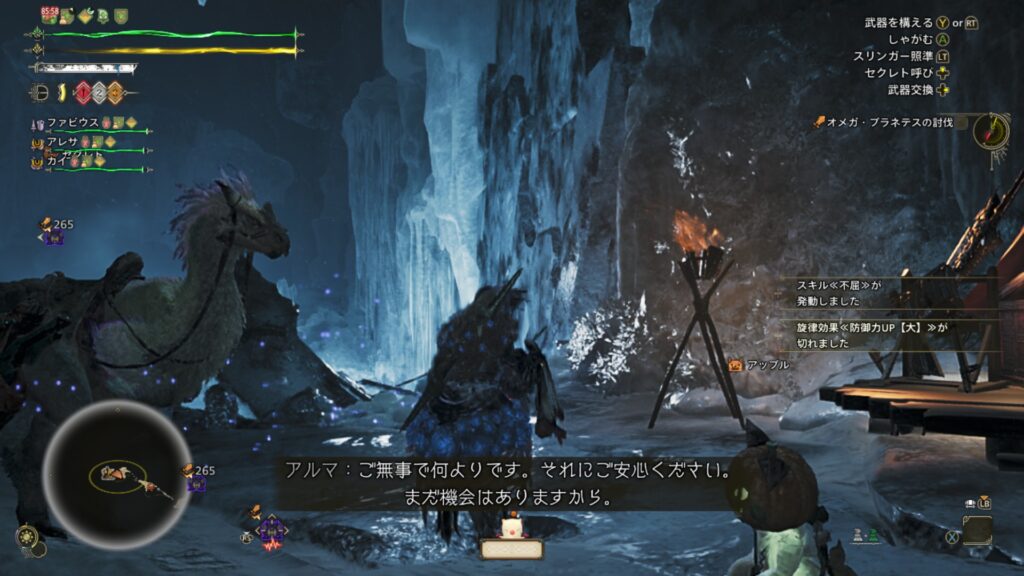Open the item bar slot

pyautogui.click(x=977, y=530)
